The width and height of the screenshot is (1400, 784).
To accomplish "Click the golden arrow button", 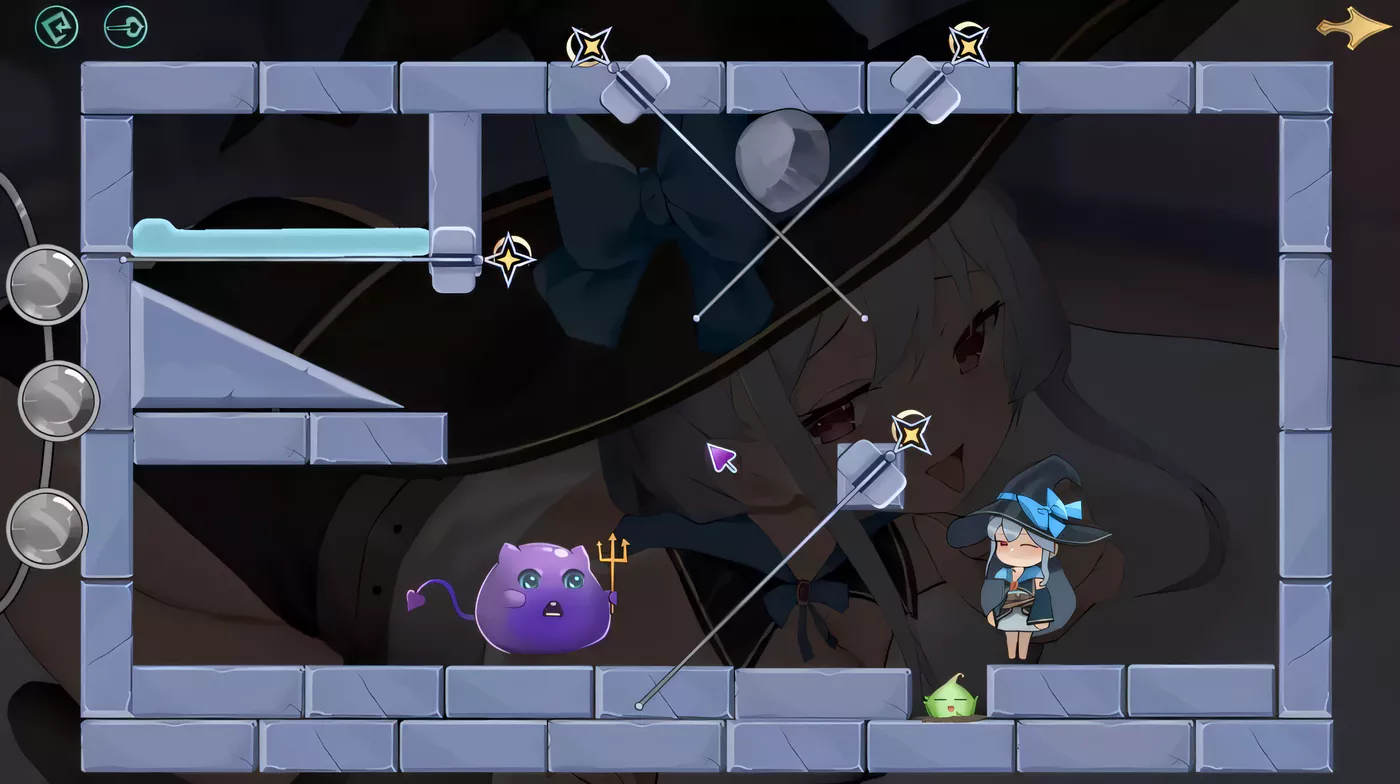I will pos(1353,27).
